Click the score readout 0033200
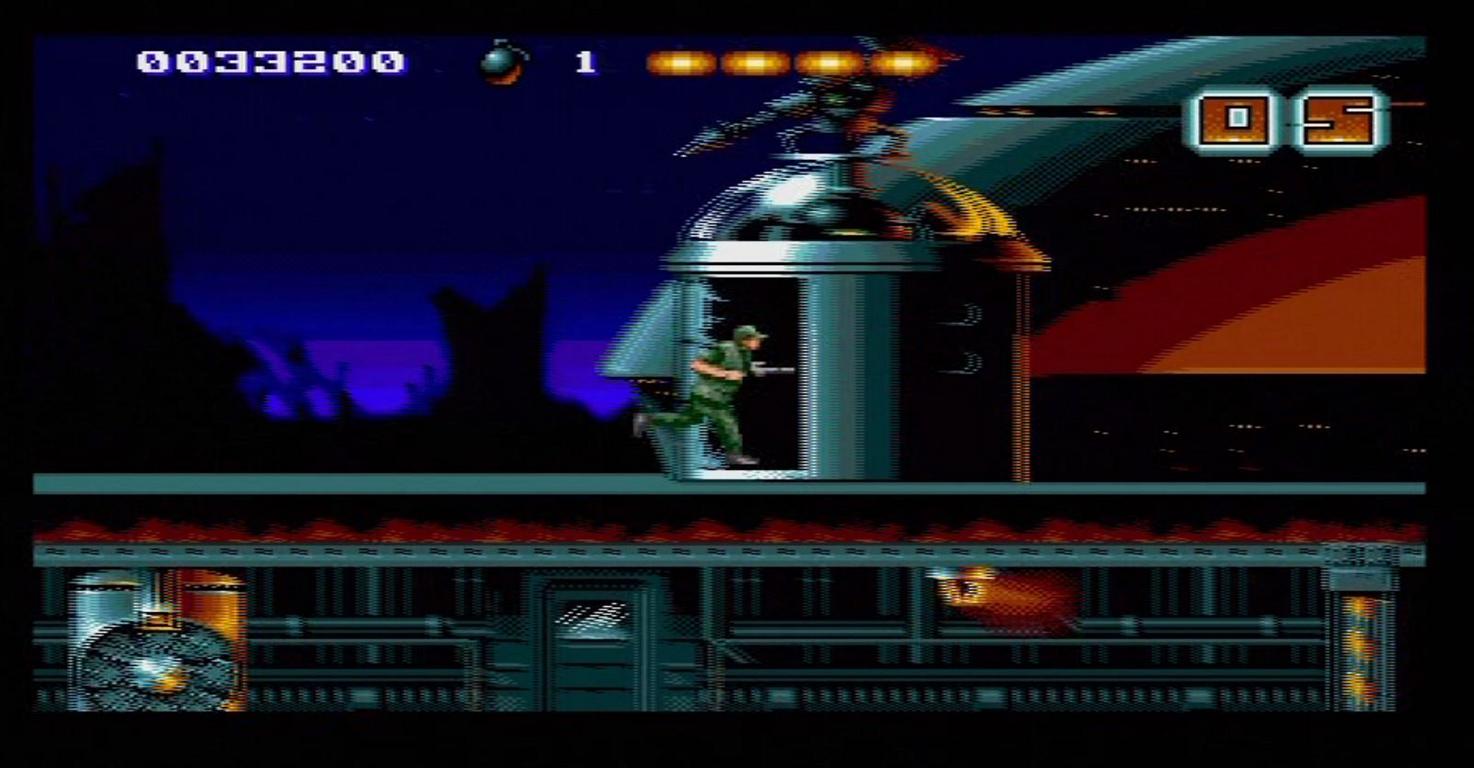The height and width of the screenshot is (768, 1474). point(270,62)
